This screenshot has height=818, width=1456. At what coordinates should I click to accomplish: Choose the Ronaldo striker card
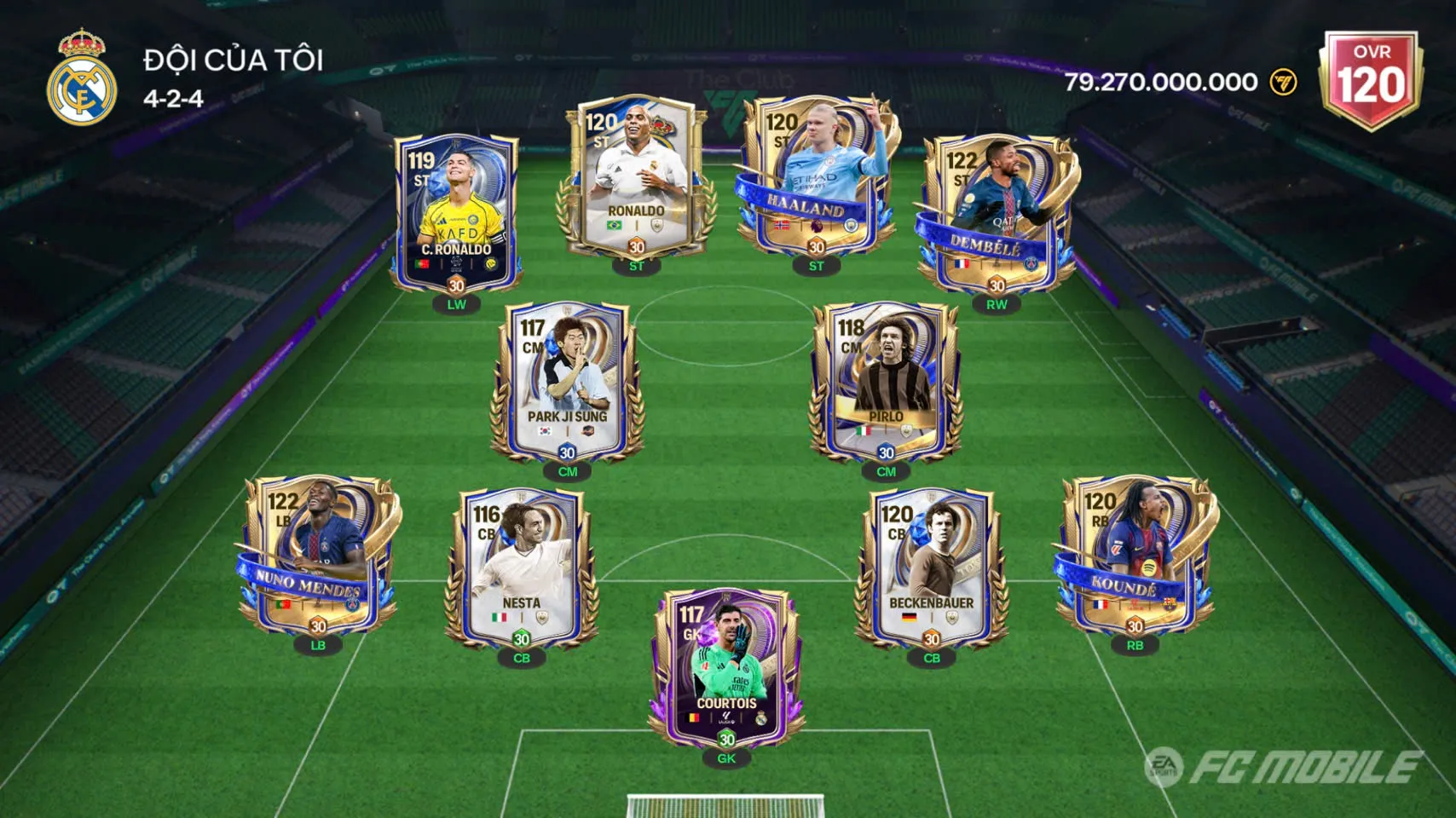tap(636, 179)
